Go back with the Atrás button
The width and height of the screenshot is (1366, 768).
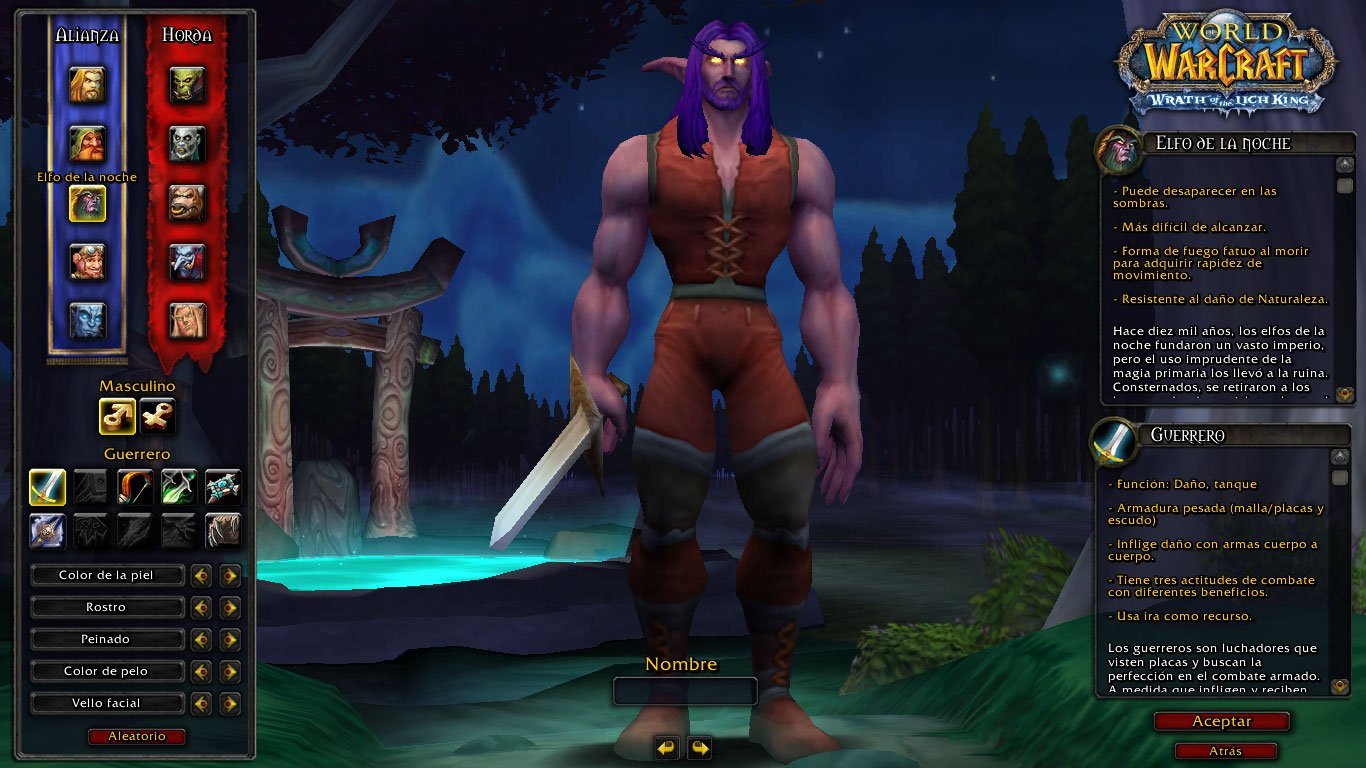coord(1225,751)
